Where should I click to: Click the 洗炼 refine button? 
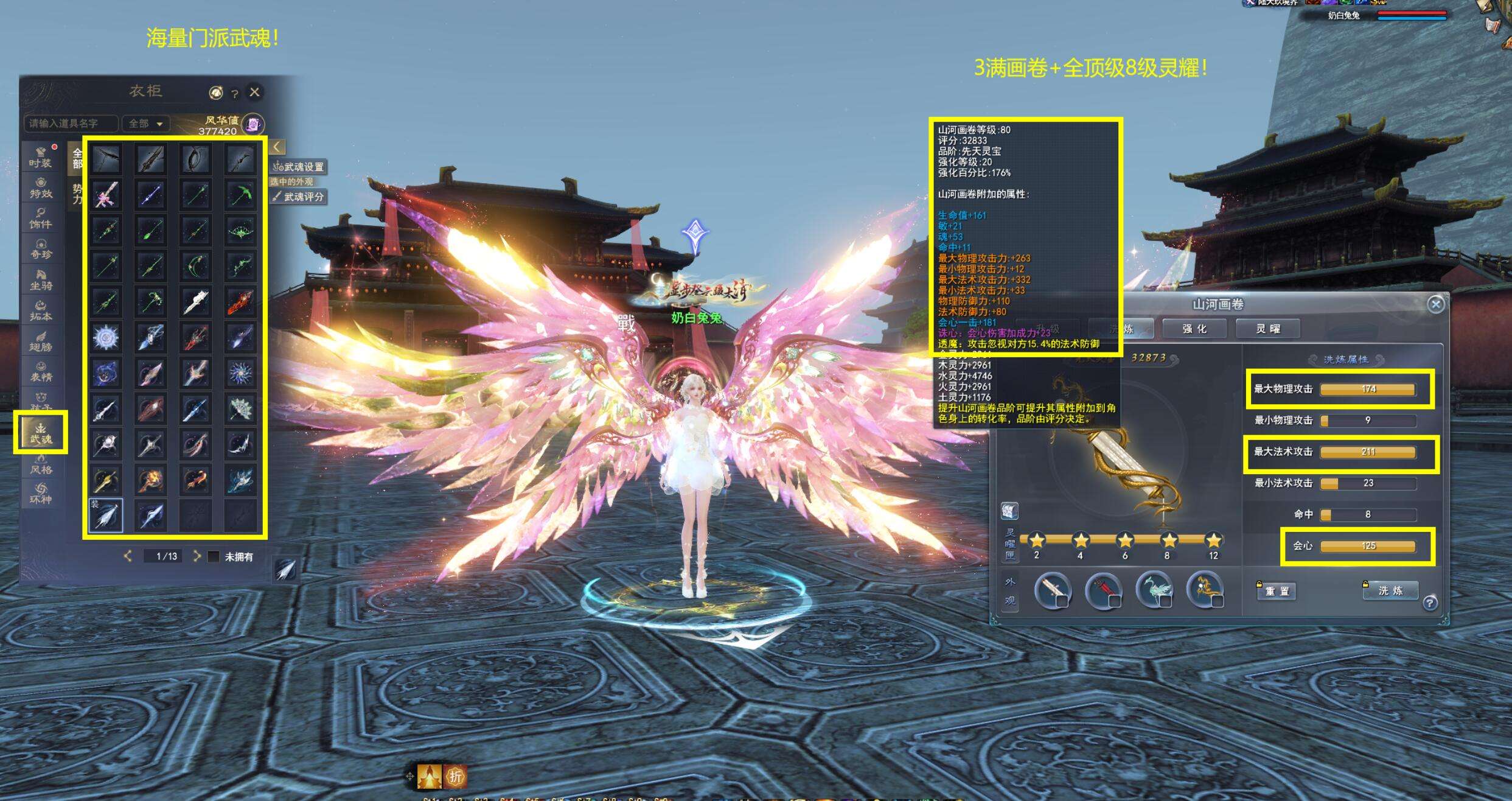[1390, 590]
